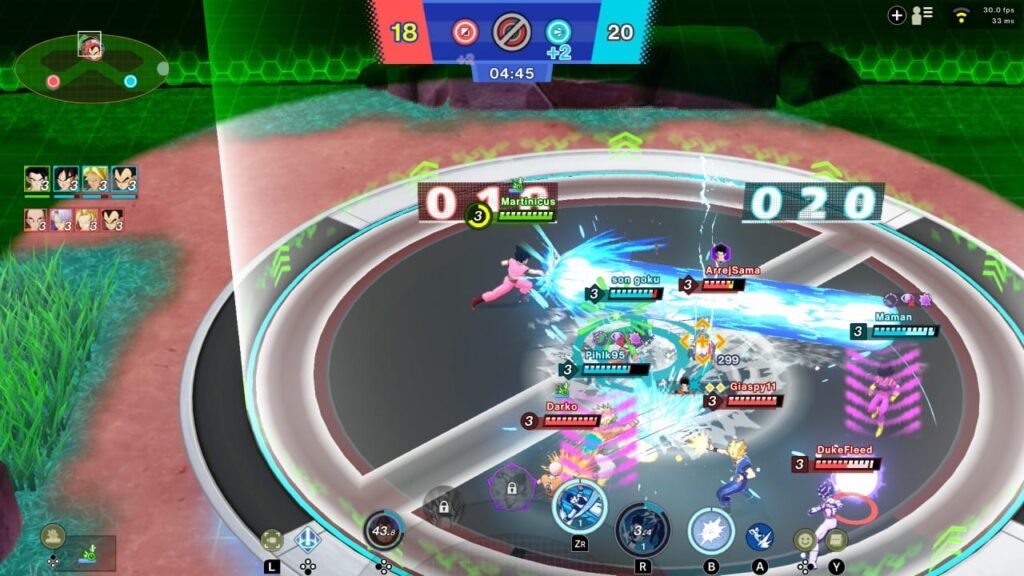Select the green item icon in bottom-left box

pos(92,552)
